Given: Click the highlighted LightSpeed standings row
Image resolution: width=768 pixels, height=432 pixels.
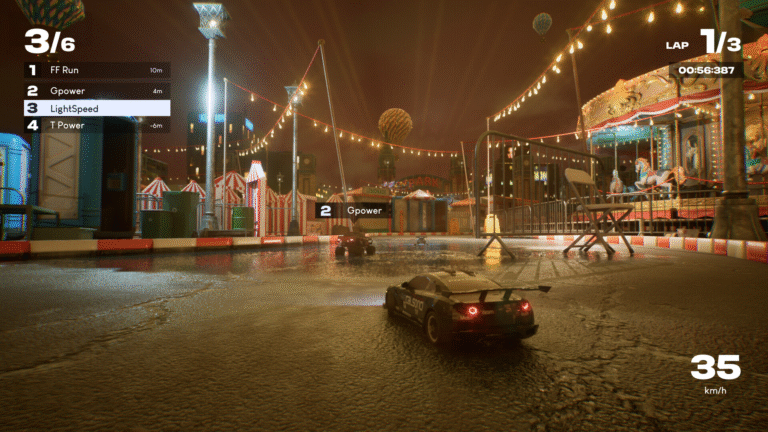Looking at the screenshot, I should [x=97, y=108].
